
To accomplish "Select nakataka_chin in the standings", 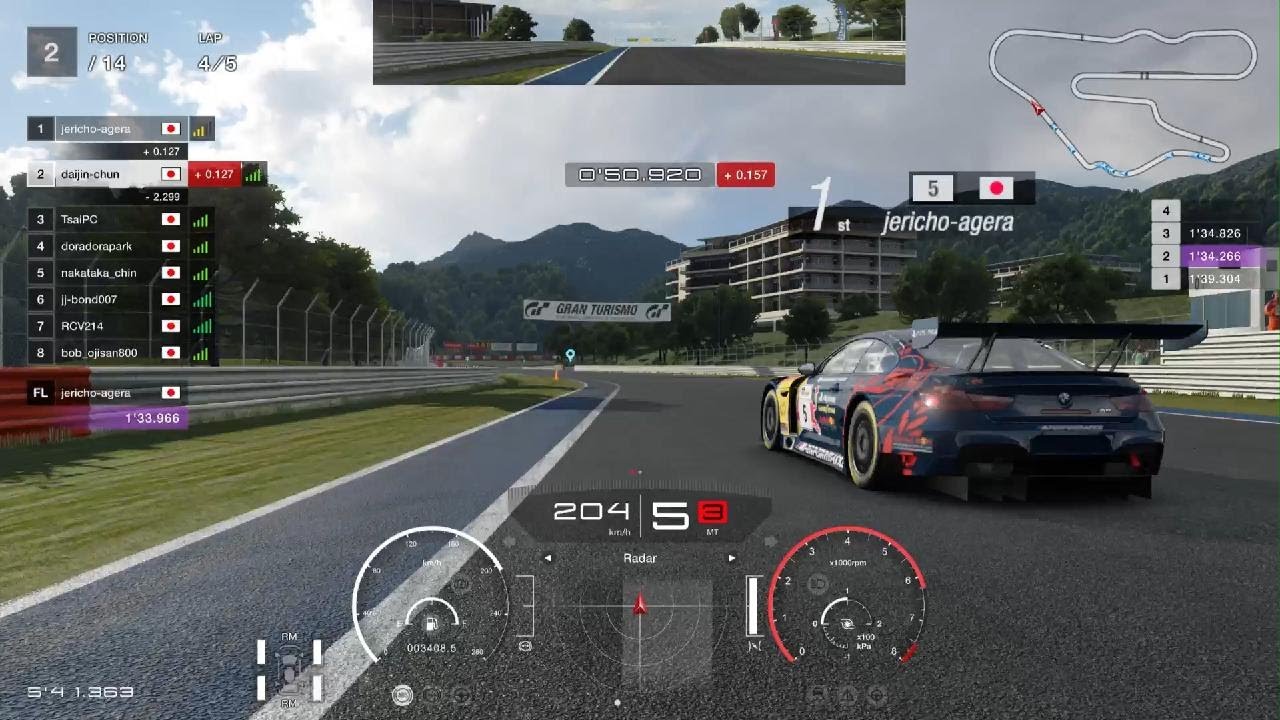I will click(120, 273).
